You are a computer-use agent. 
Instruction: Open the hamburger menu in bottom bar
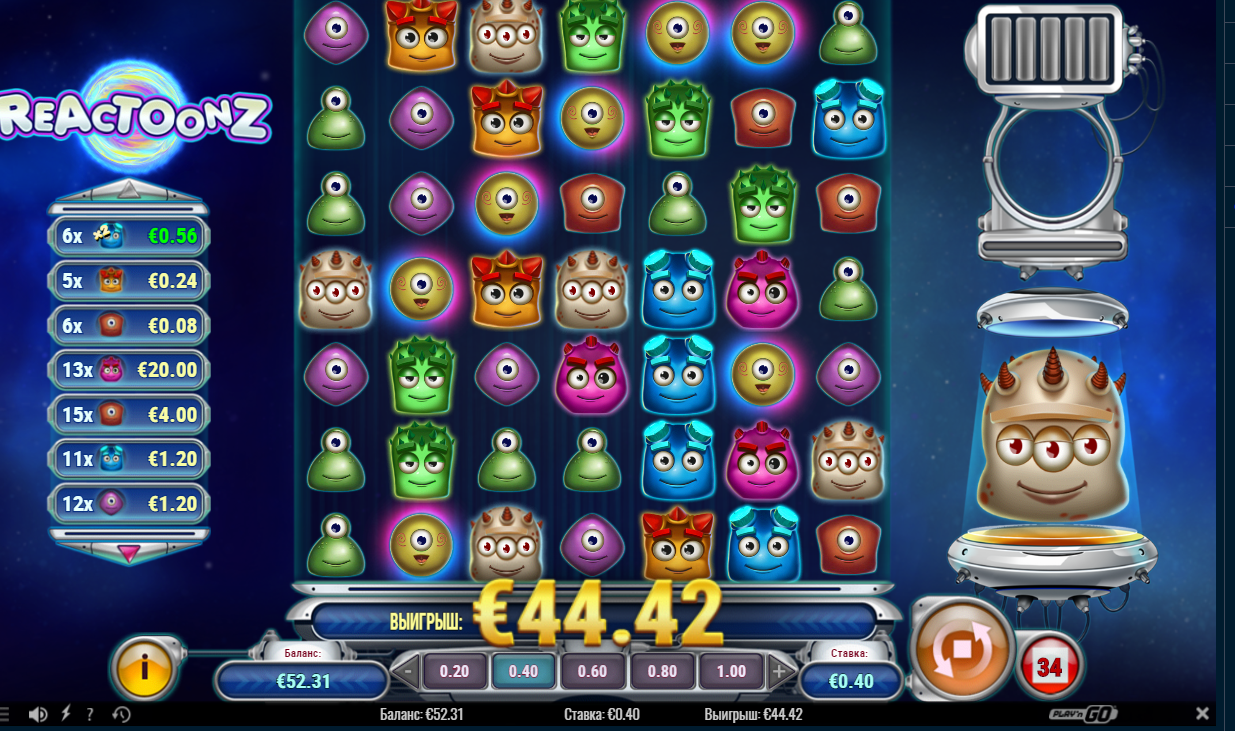point(4,714)
